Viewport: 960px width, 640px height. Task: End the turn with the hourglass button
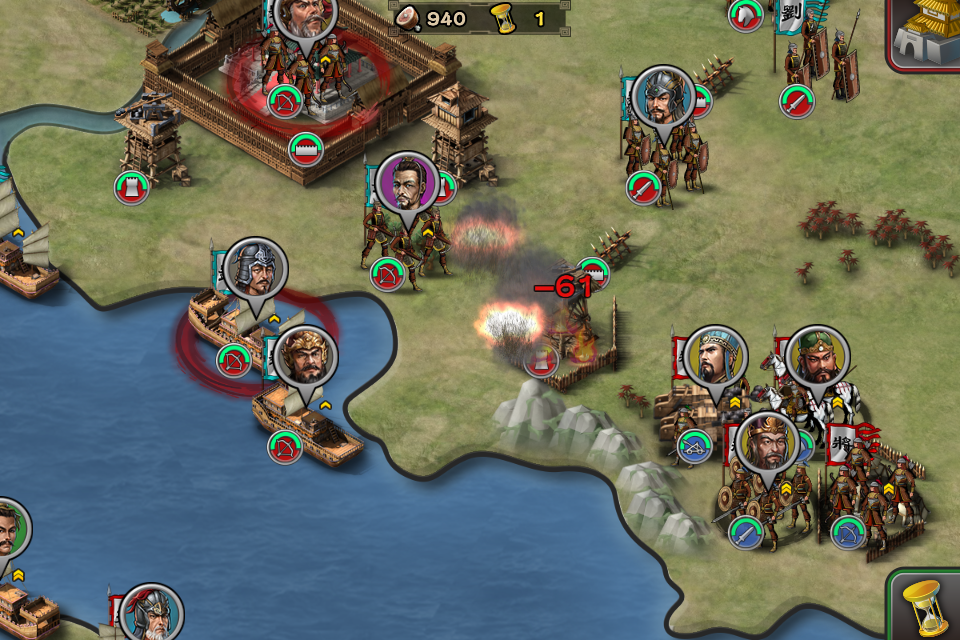(x=926, y=604)
